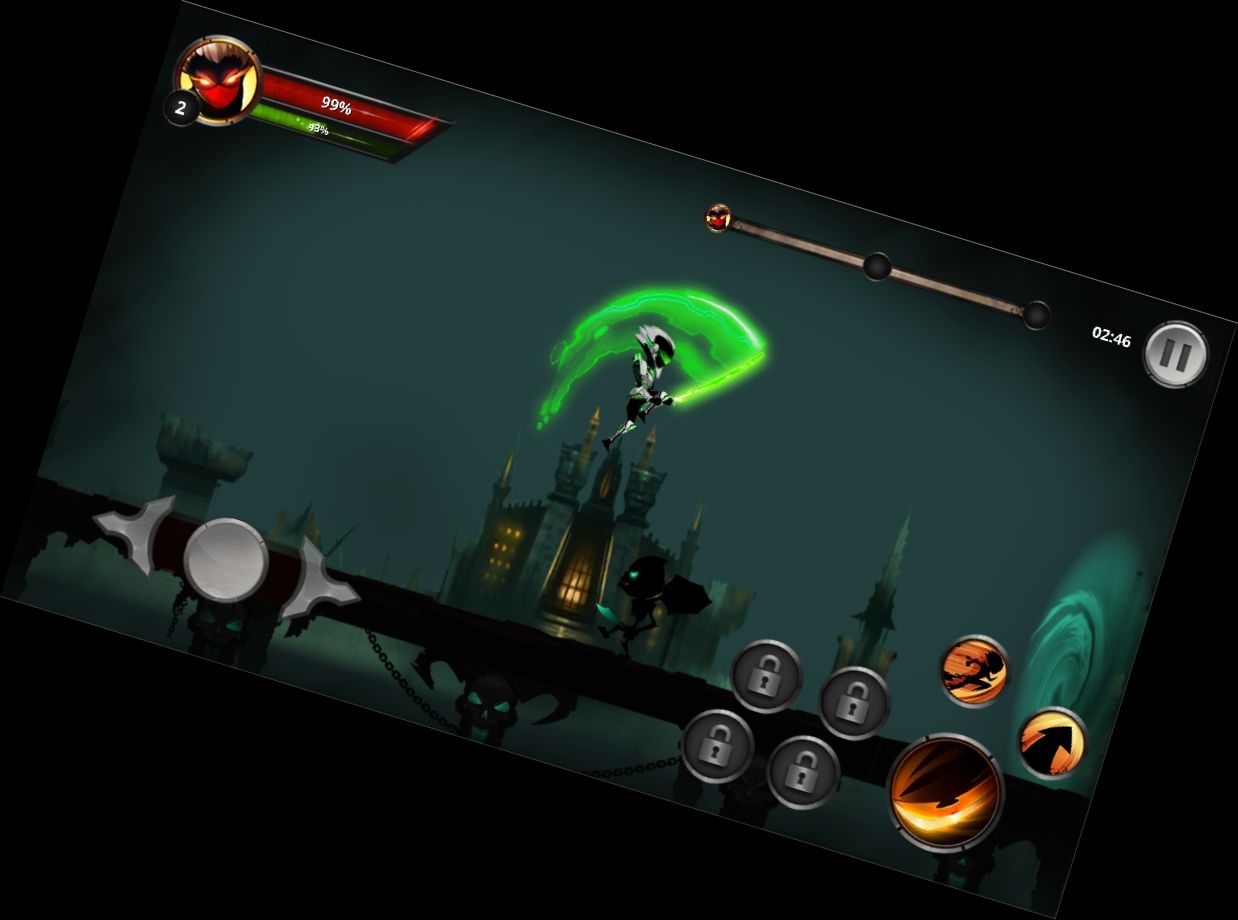Activate the dash skill icon
1238x920 pixels.
tap(973, 670)
